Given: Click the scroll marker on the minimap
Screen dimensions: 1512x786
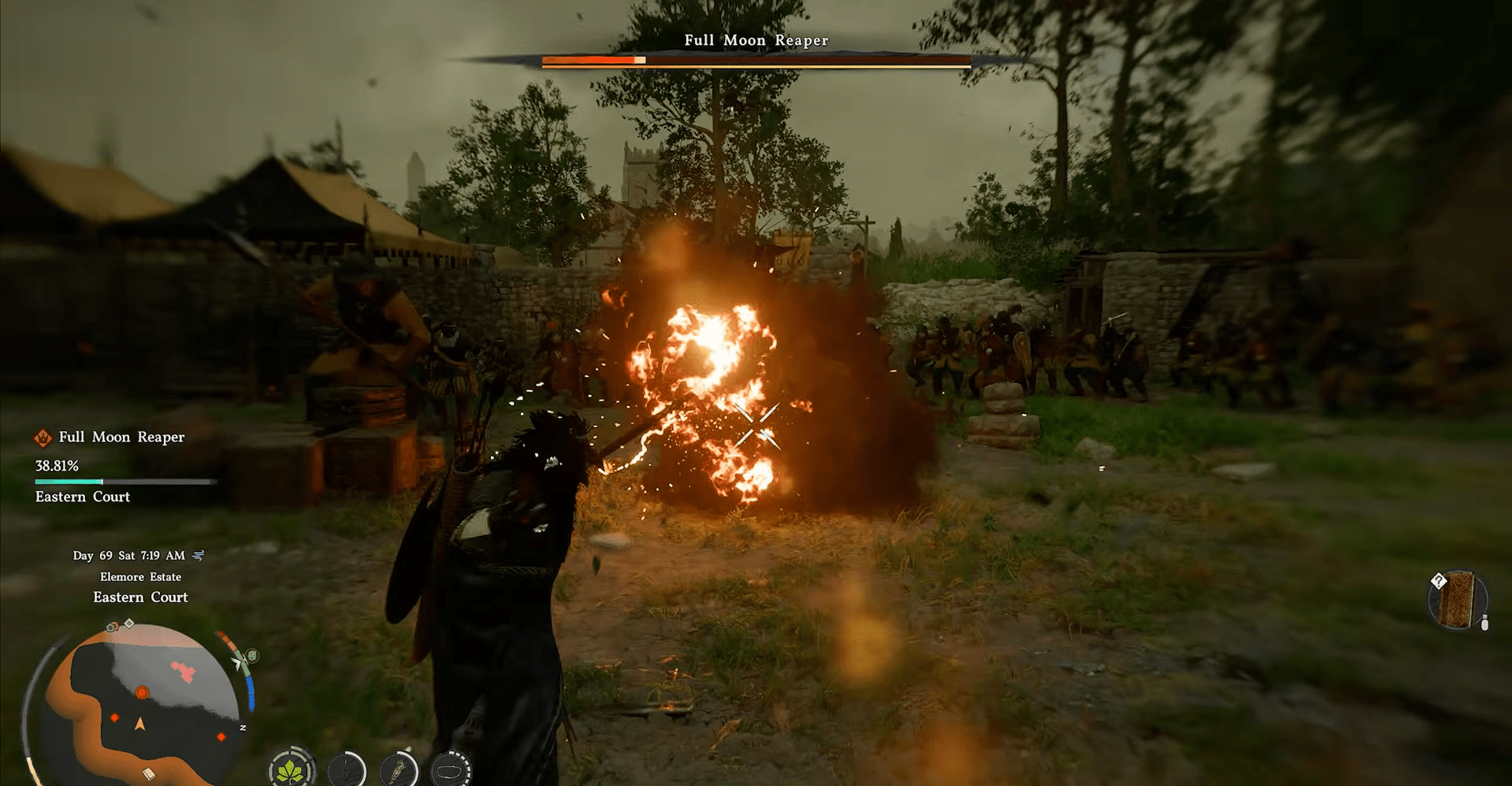Looking at the screenshot, I should [148, 773].
